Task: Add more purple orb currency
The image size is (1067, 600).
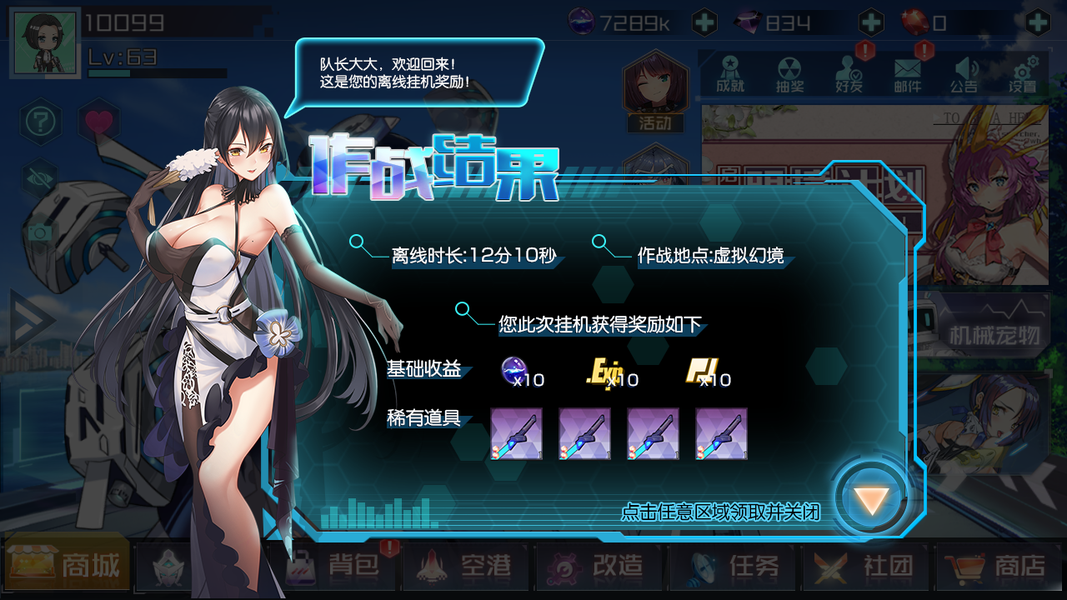Action: coord(704,22)
